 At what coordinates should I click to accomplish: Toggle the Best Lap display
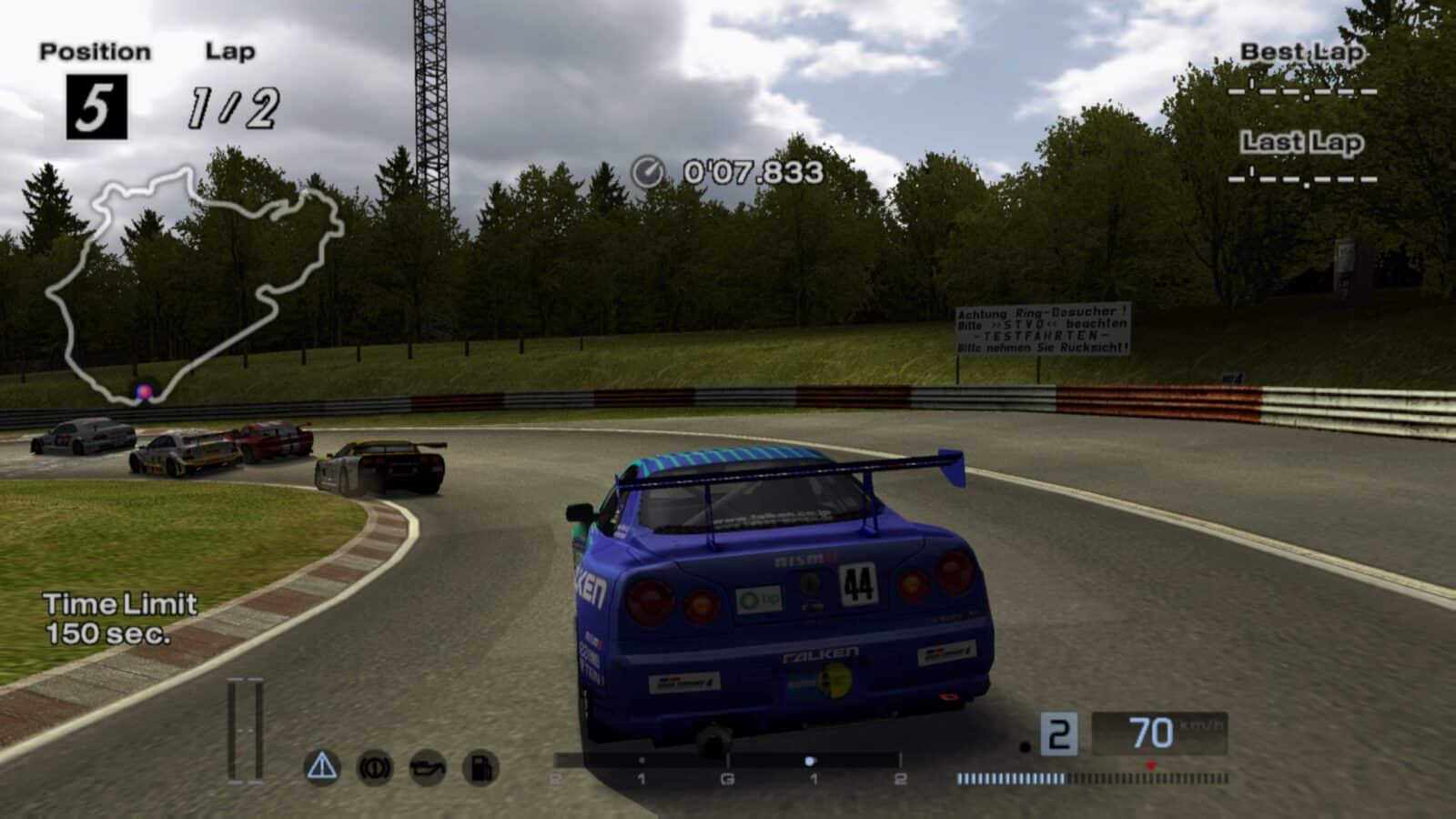(1300, 53)
